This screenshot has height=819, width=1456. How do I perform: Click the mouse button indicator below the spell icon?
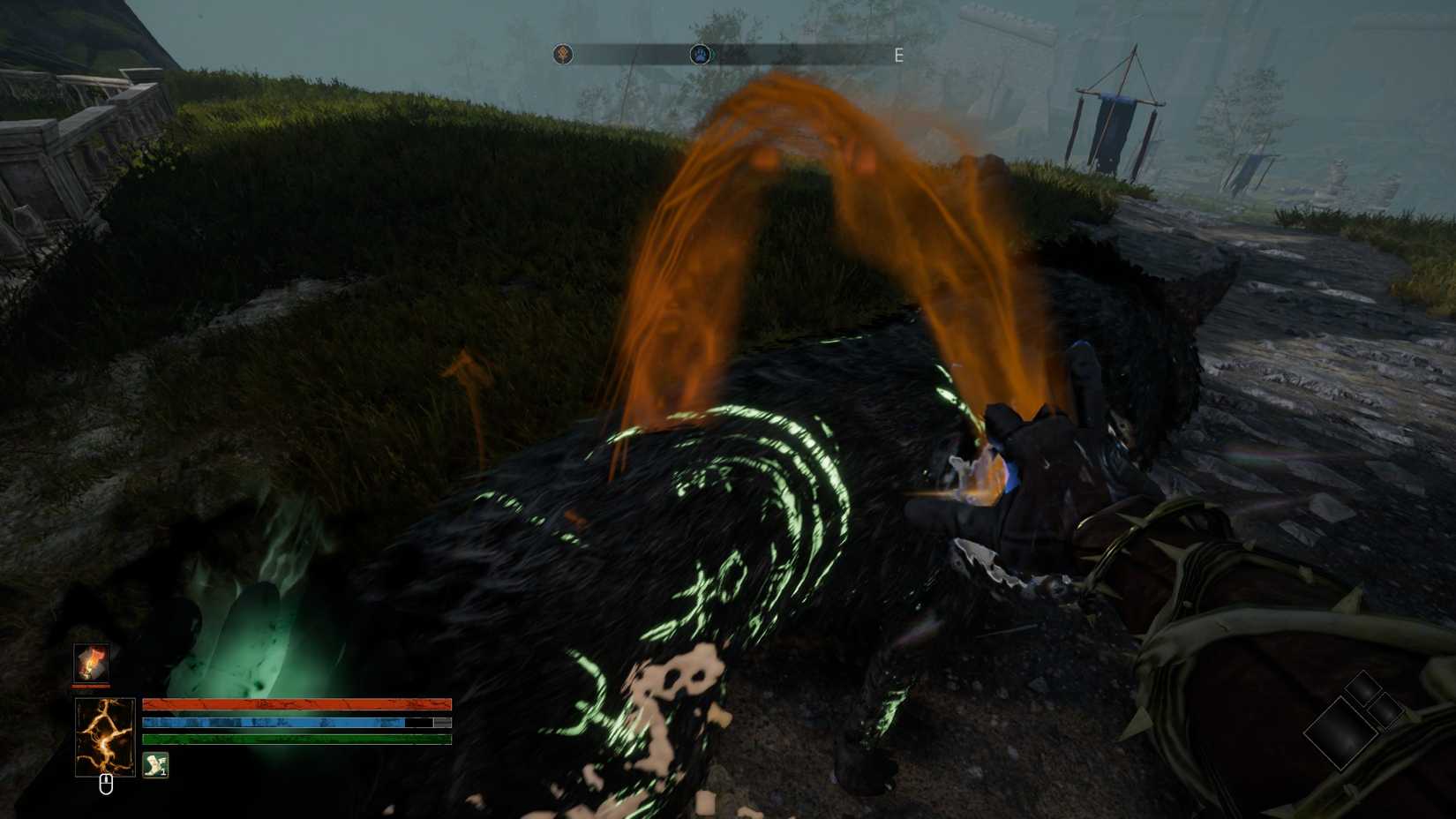pyautogui.click(x=107, y=782)
